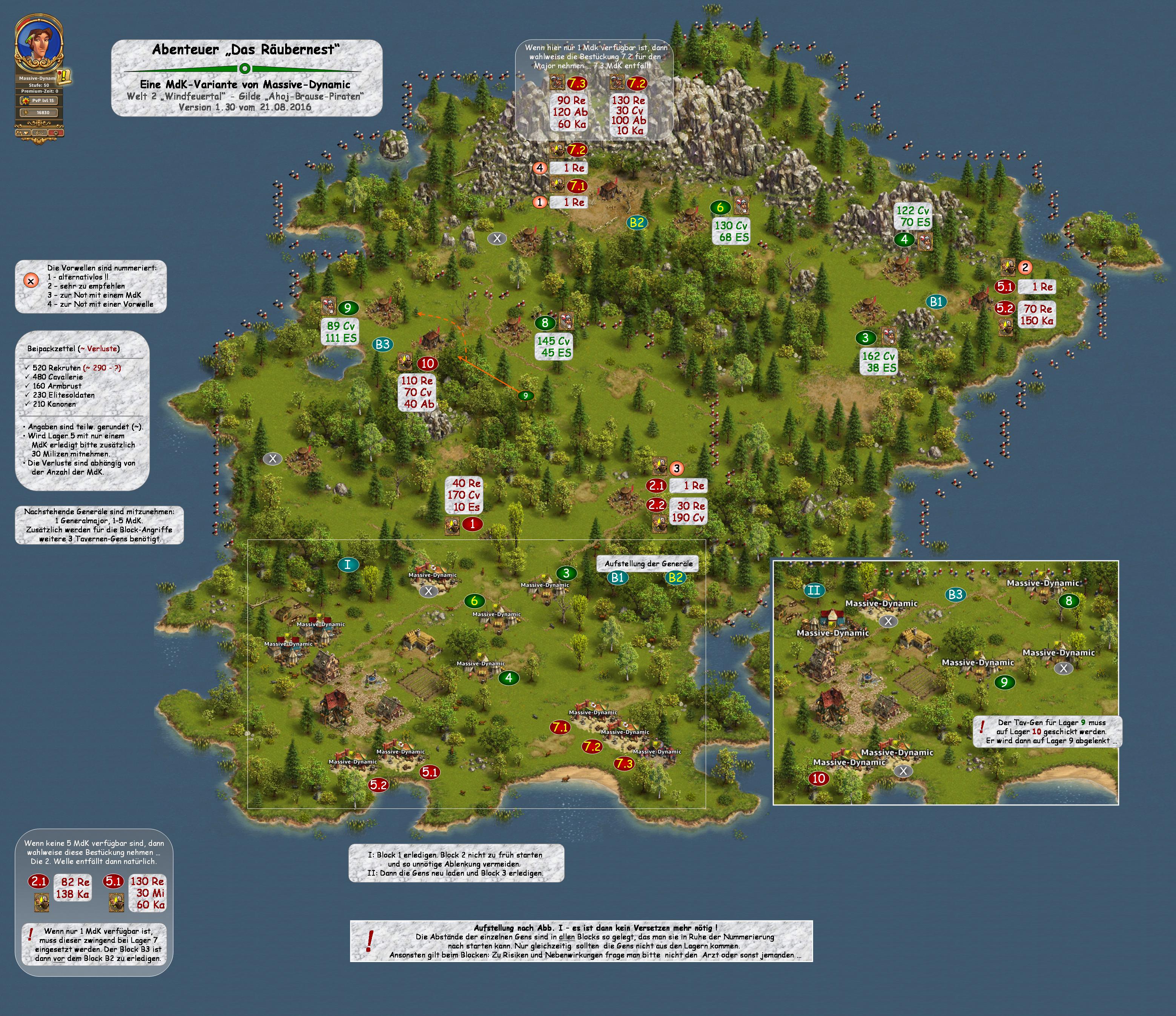Viewport: 1176px width, 1016px height.
Task: Click the chain link button
Action: (39, 133)
